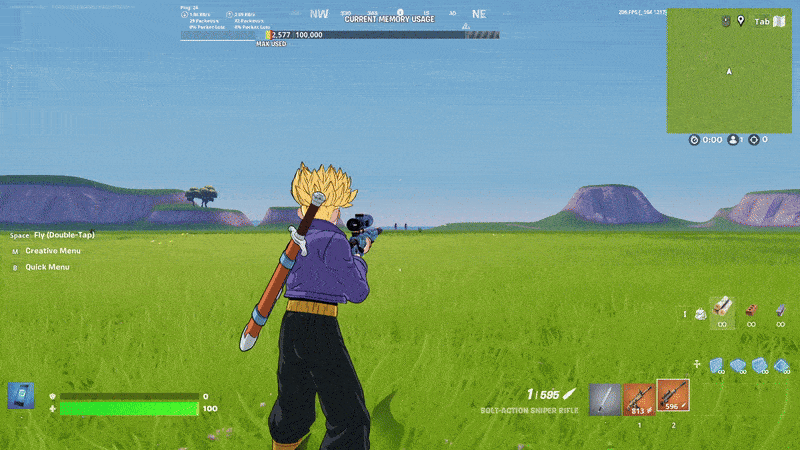Select the sword pickaxe slot
This screenshot has height=450, width=800.
[x=604, y=400]
